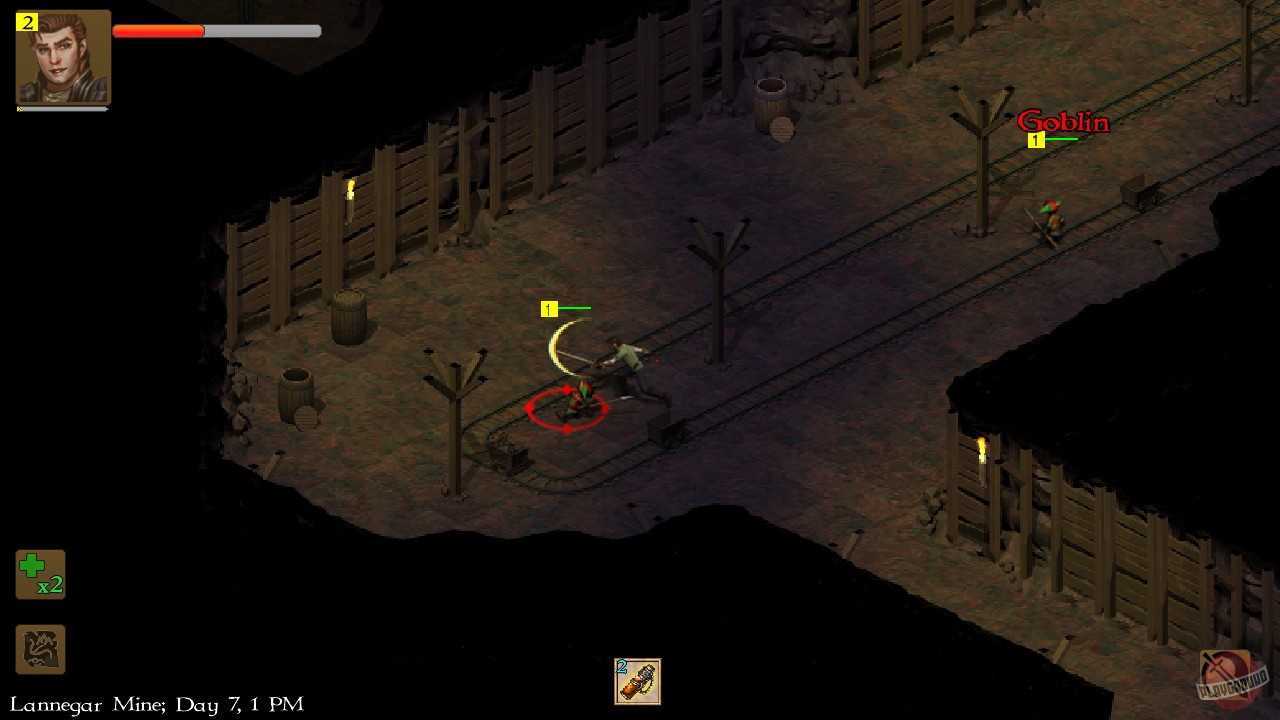Select the healing potion quick-slot showing x2
This screenshot has width=1280, height=720.
pyautogui.click(x=39, y=573)
